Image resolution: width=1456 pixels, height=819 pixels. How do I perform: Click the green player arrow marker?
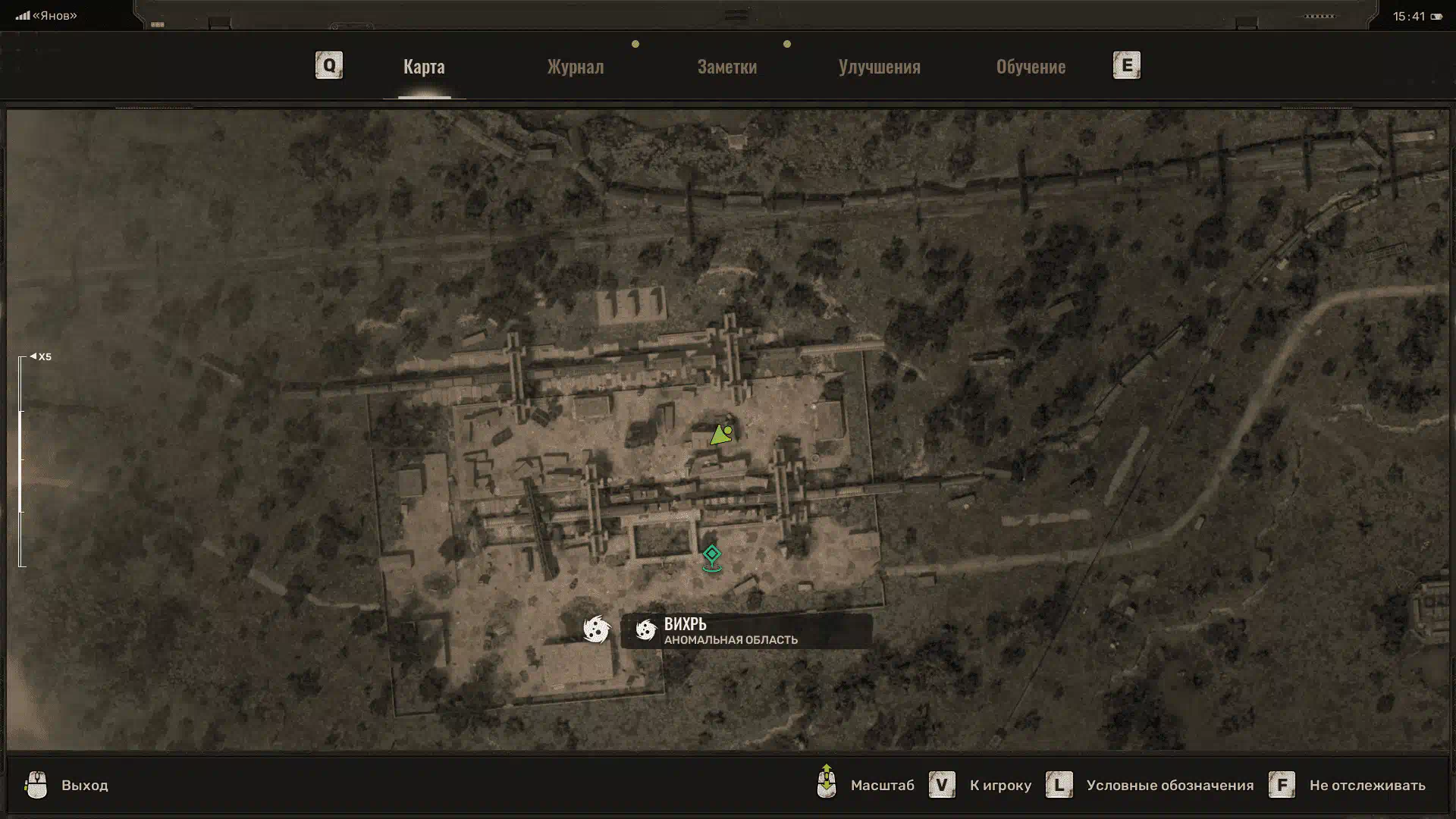click(x=720, y=435)
